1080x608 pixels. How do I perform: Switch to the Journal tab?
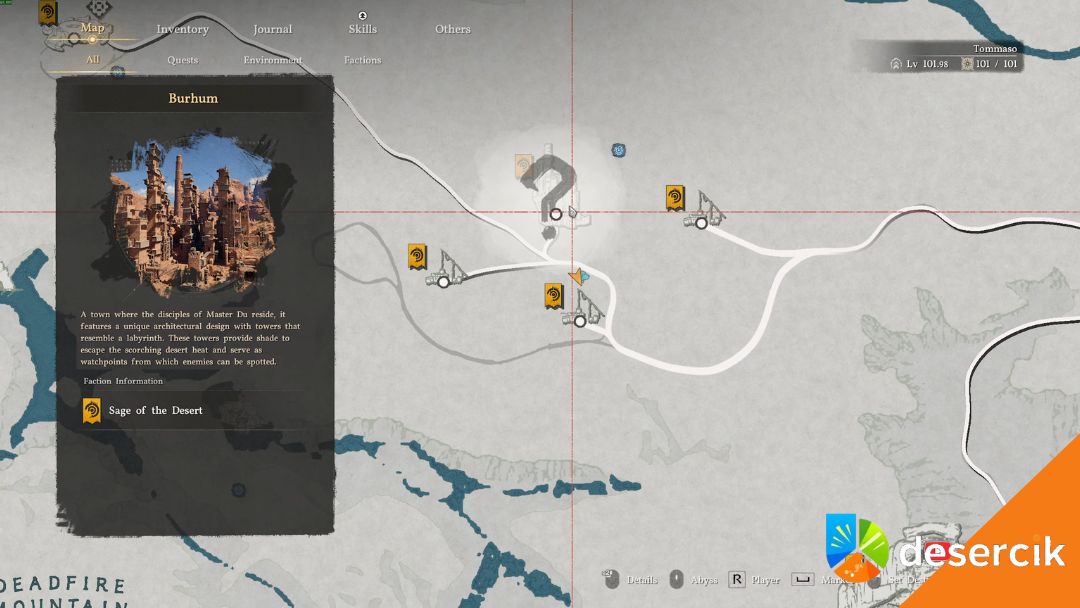(x=272, y=29)
